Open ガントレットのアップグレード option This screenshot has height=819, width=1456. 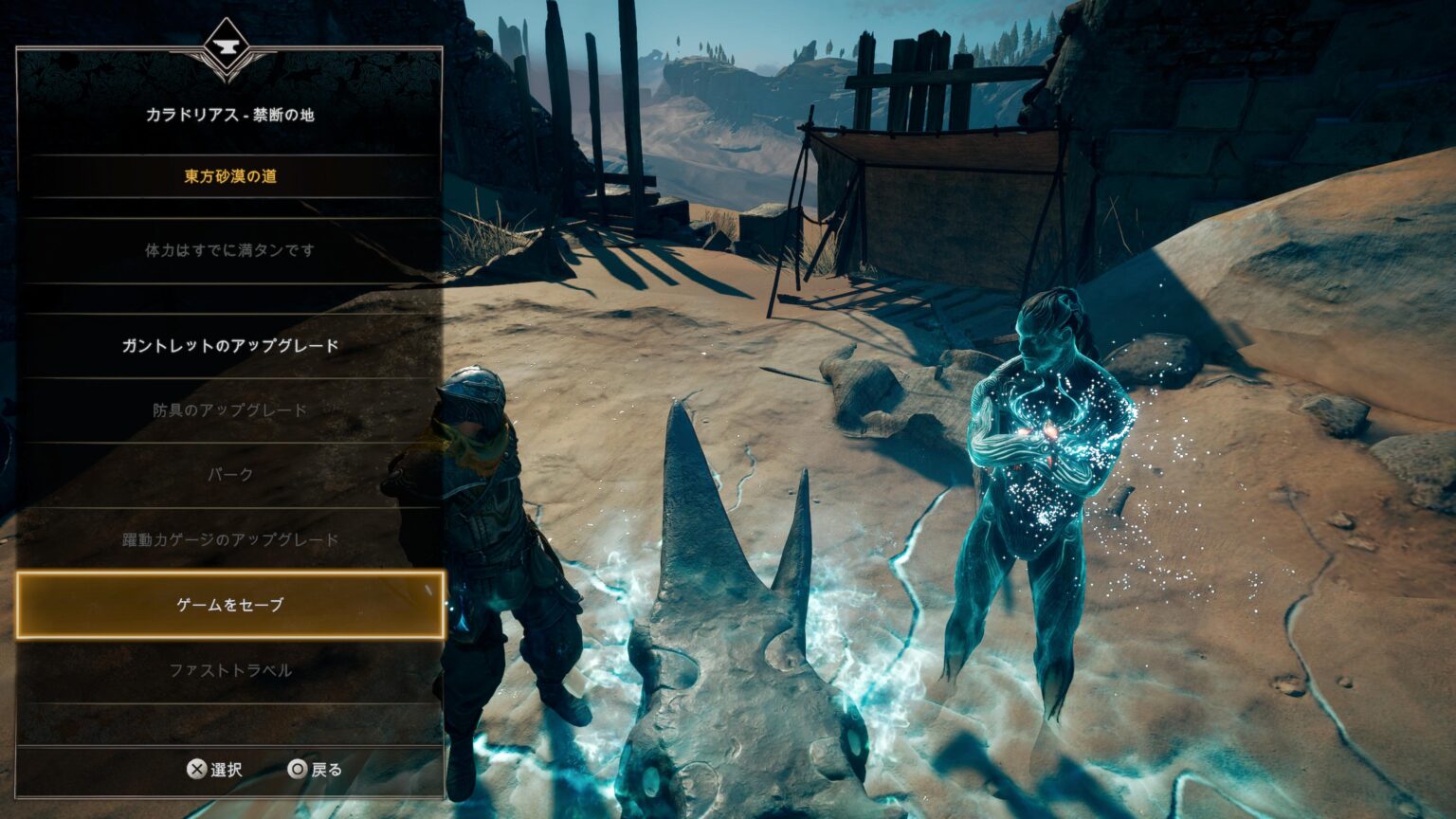[230, 346]
